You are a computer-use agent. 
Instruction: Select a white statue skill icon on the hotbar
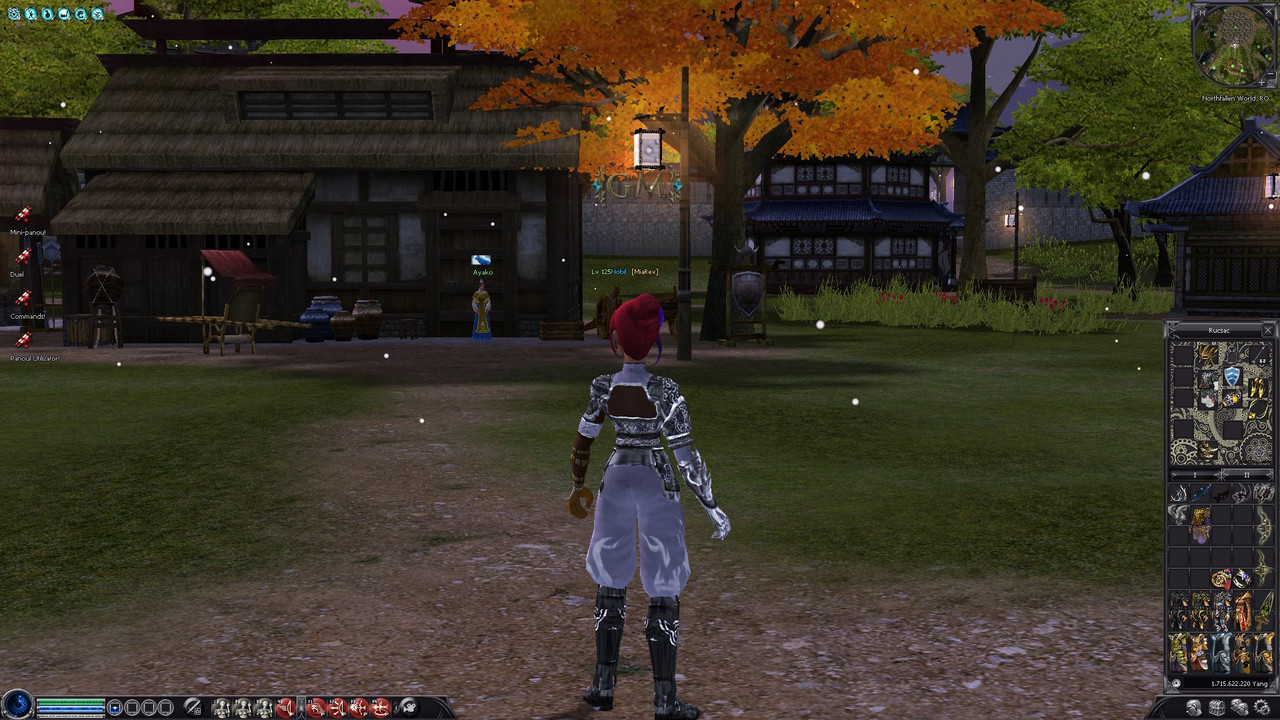click(222, 707)
